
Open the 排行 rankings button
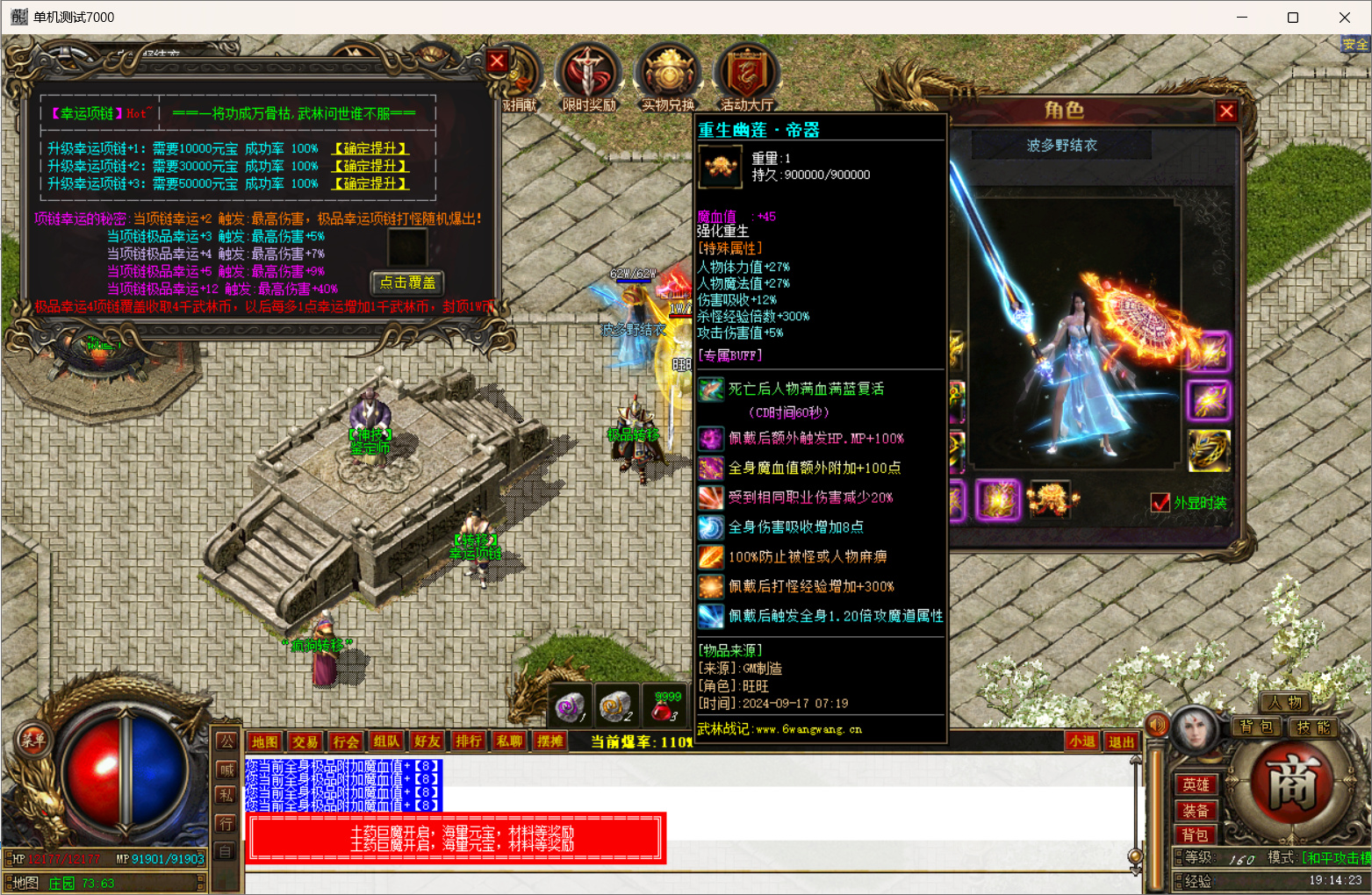(468, 741)
